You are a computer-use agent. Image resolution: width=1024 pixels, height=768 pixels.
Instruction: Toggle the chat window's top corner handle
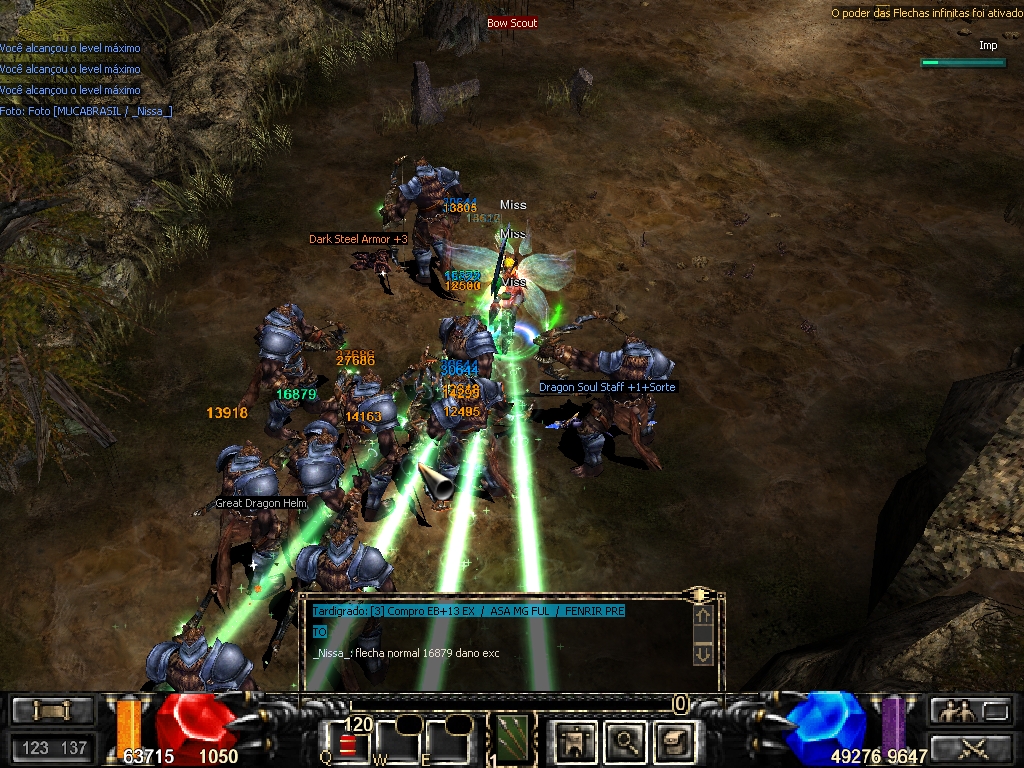pos(700,595)
